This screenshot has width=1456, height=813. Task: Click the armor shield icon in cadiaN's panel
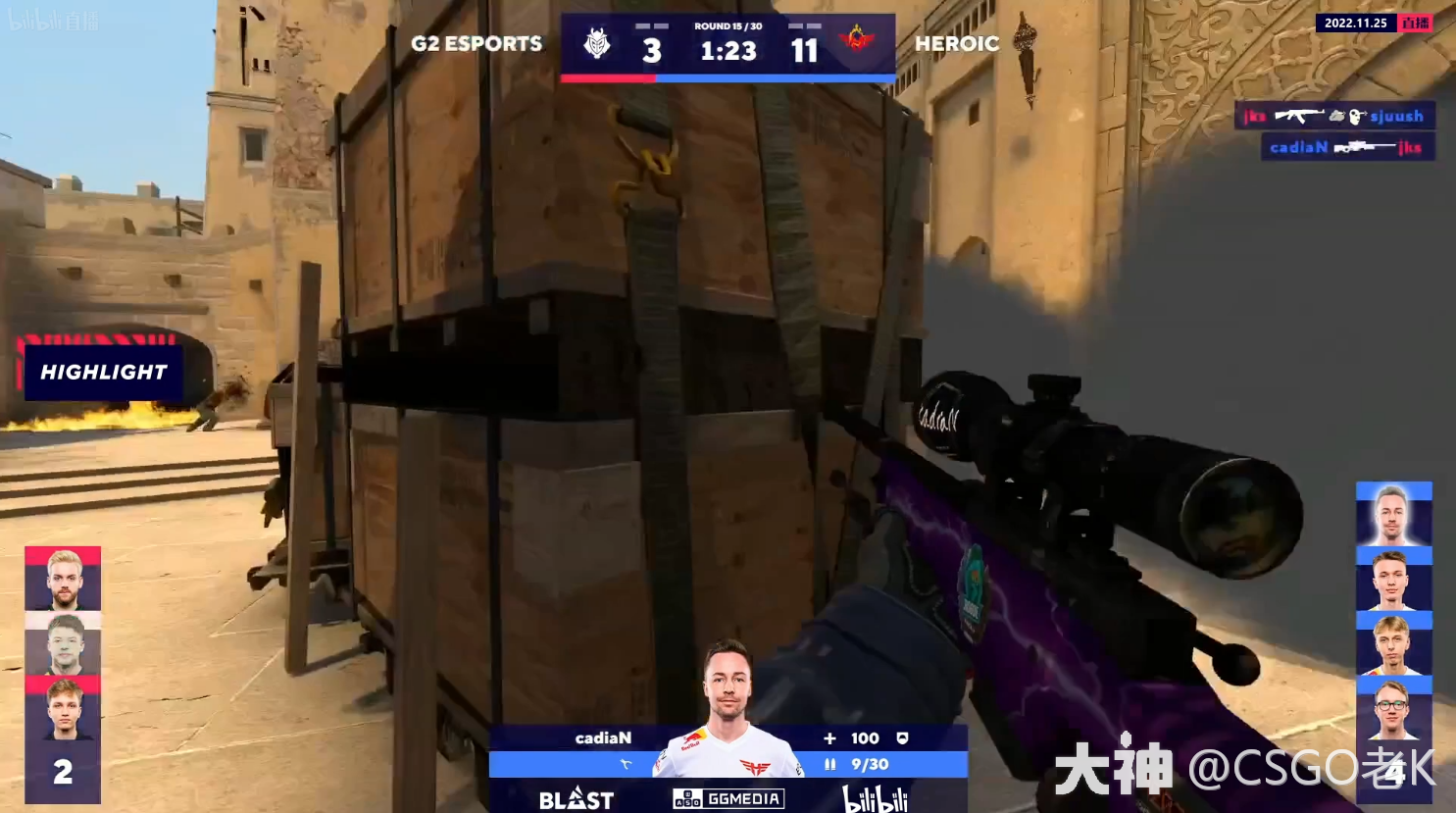coord(903,737)
